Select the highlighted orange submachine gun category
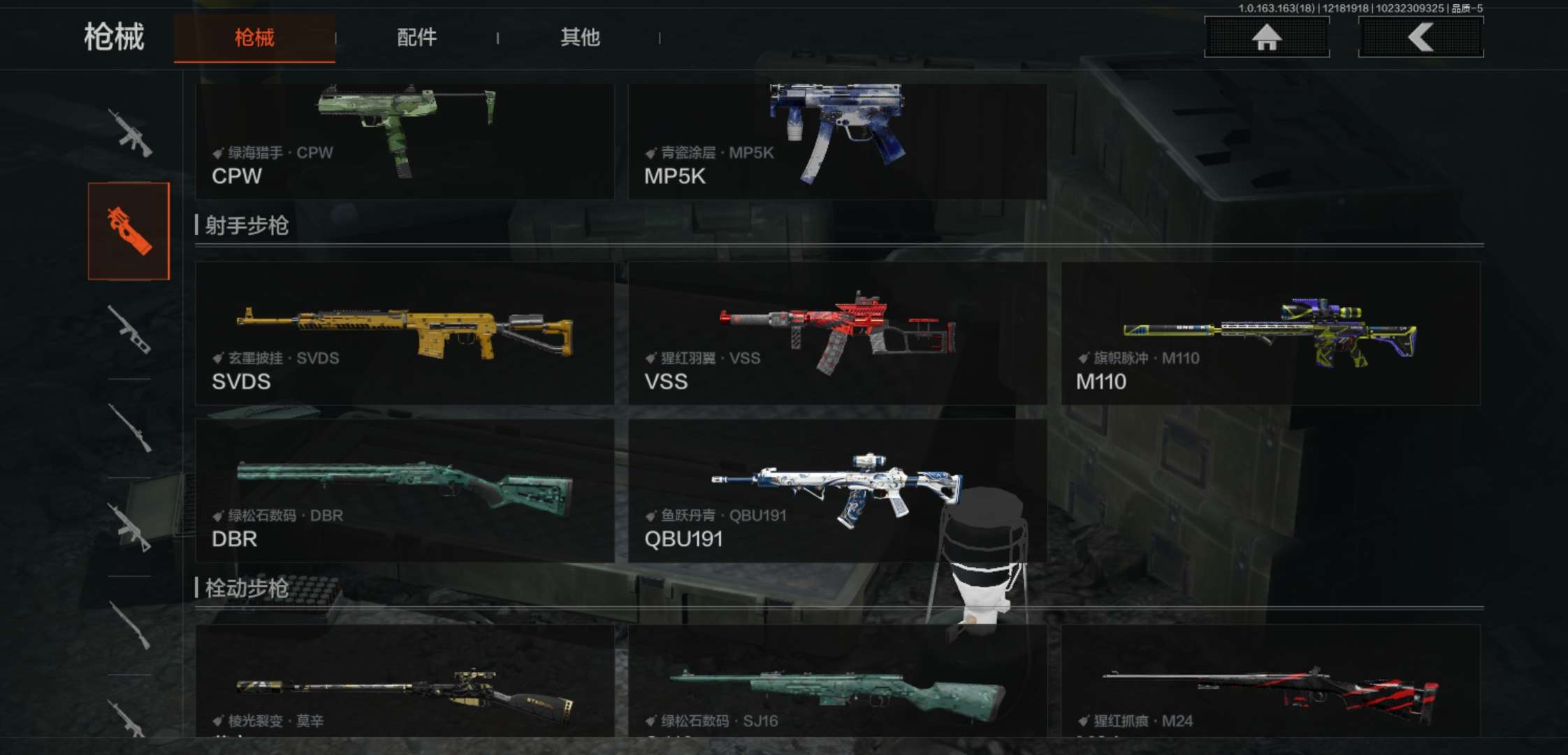1568x755 pixels. [129, 231]
